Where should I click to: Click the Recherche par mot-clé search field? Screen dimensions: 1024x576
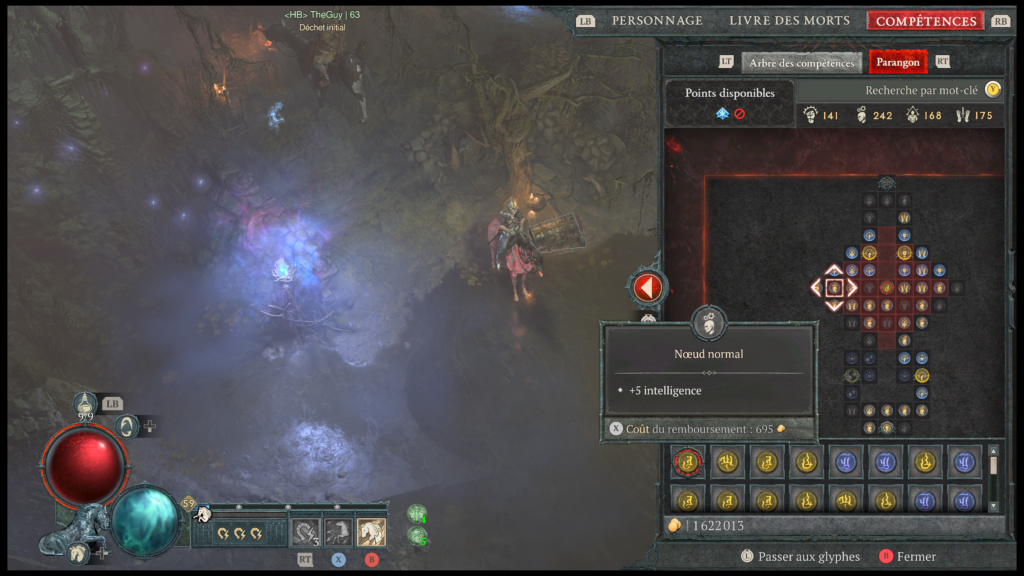(900, 90)
